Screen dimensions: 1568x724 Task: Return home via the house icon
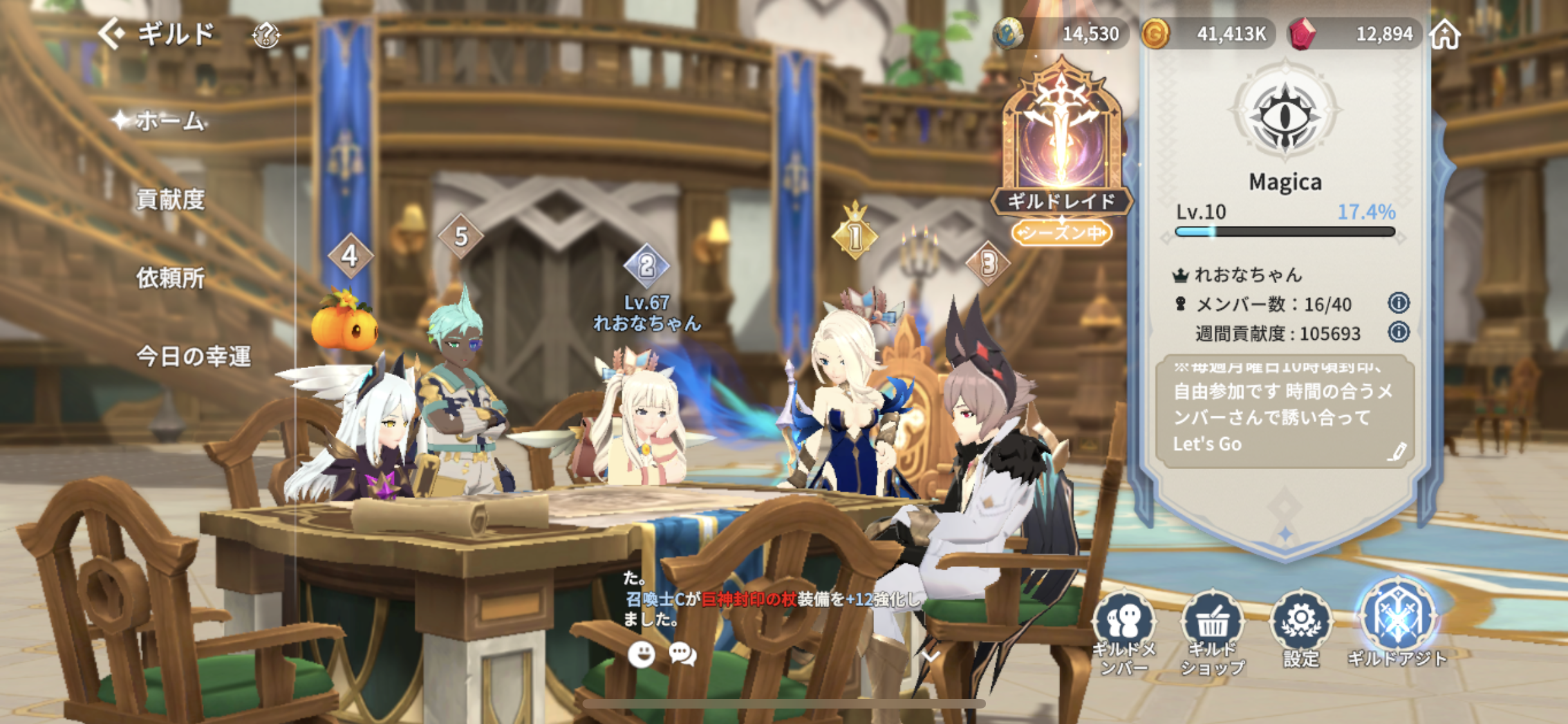[1446, 34]
